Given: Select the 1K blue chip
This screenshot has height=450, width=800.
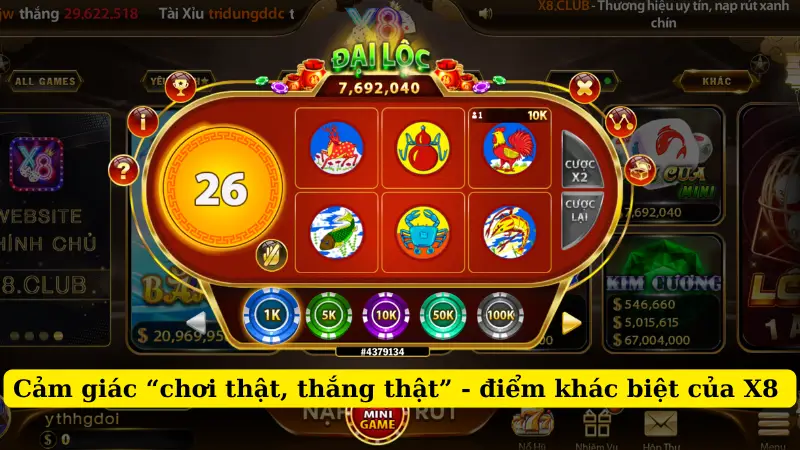Looking at the screenshot, I should (x=268, y=316).
